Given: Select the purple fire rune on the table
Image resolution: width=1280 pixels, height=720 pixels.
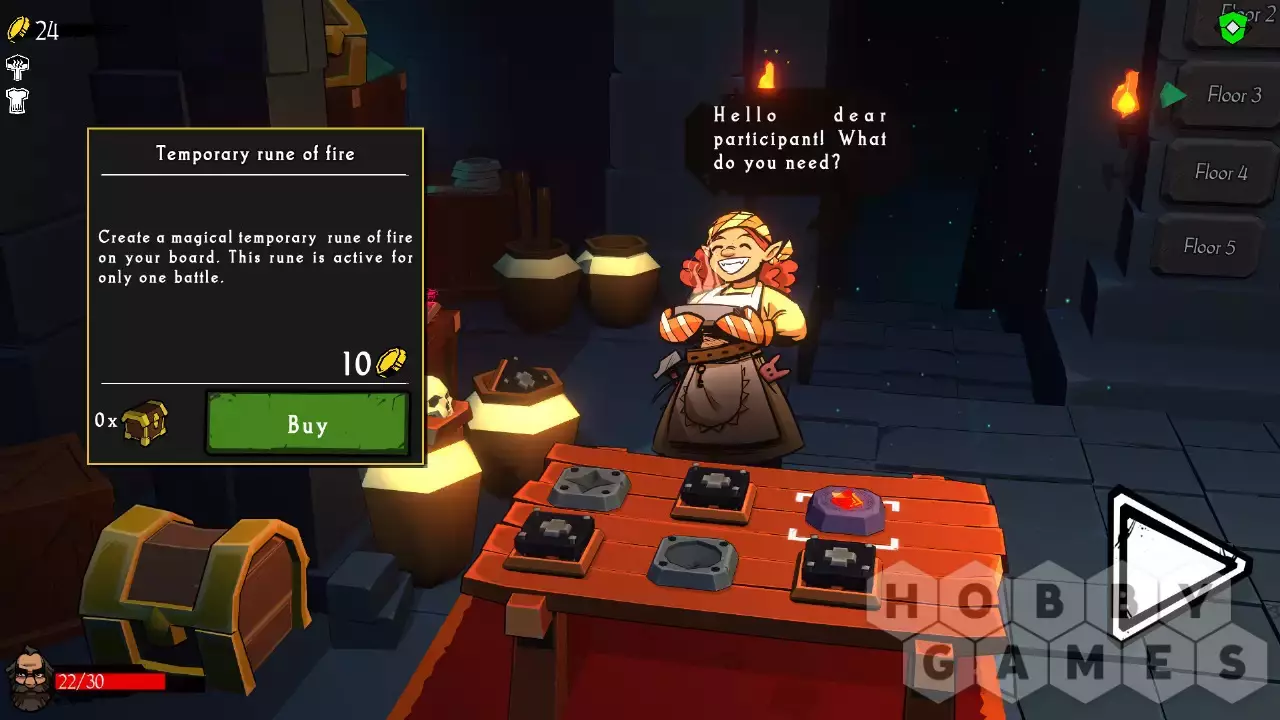Looking at the screenshot, I should tap(845, 507).
